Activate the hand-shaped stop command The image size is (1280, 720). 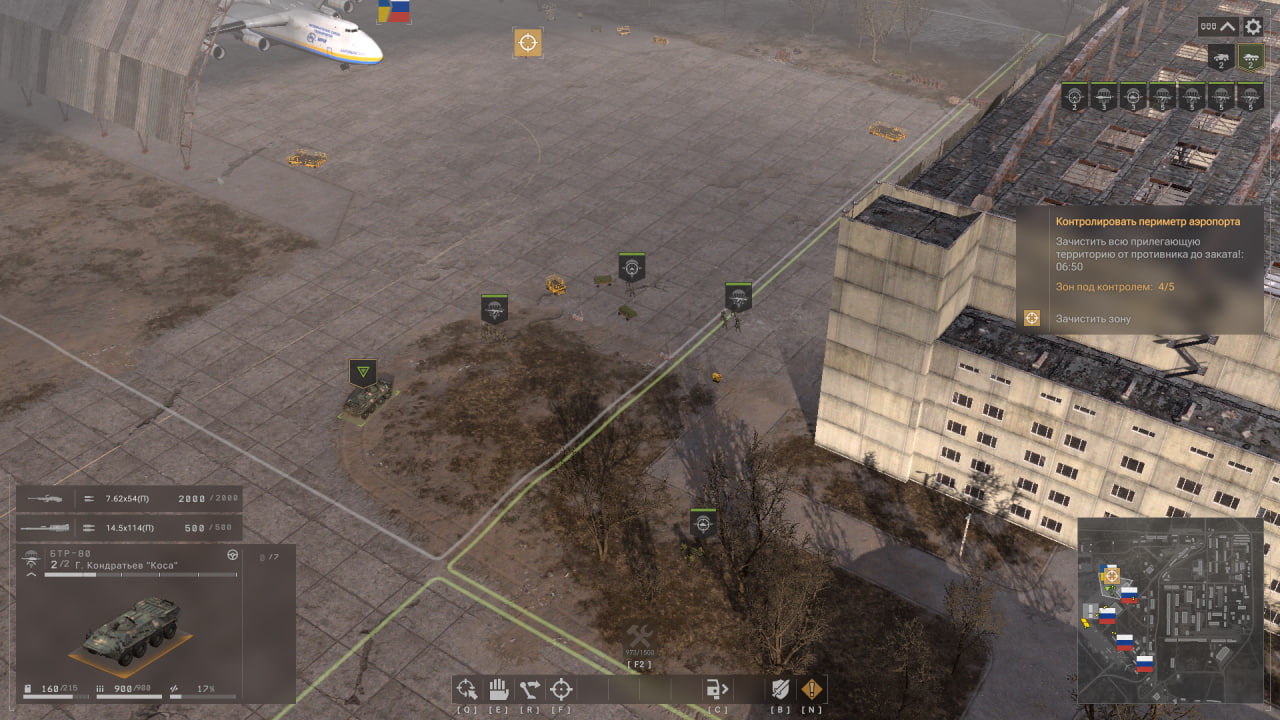498,689
